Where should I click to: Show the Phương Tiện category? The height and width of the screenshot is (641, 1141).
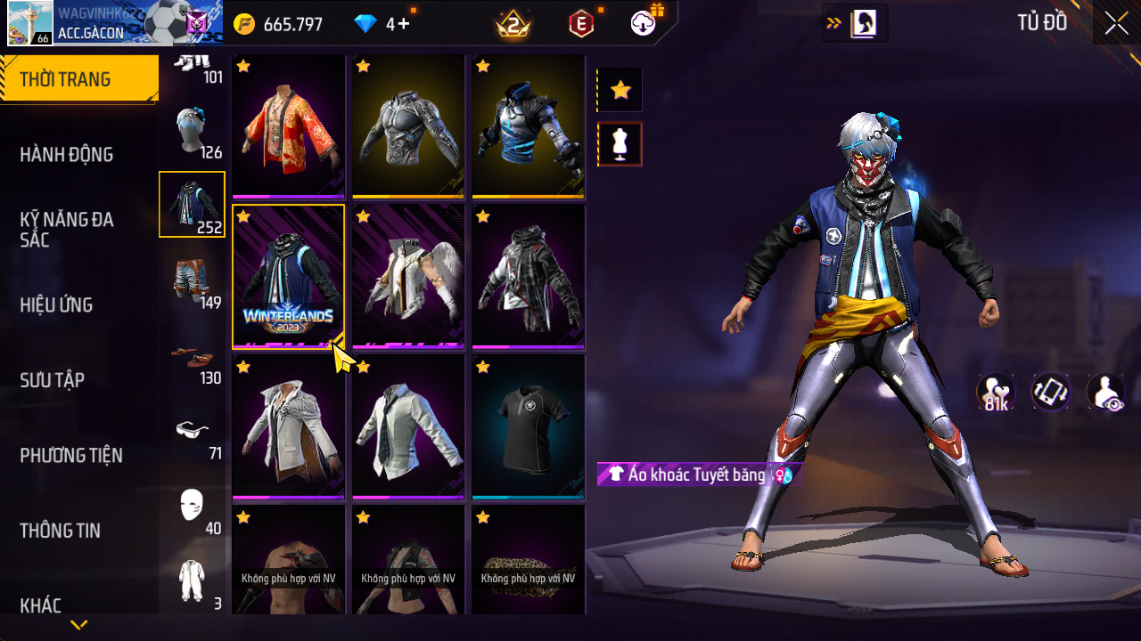point(71,455)
